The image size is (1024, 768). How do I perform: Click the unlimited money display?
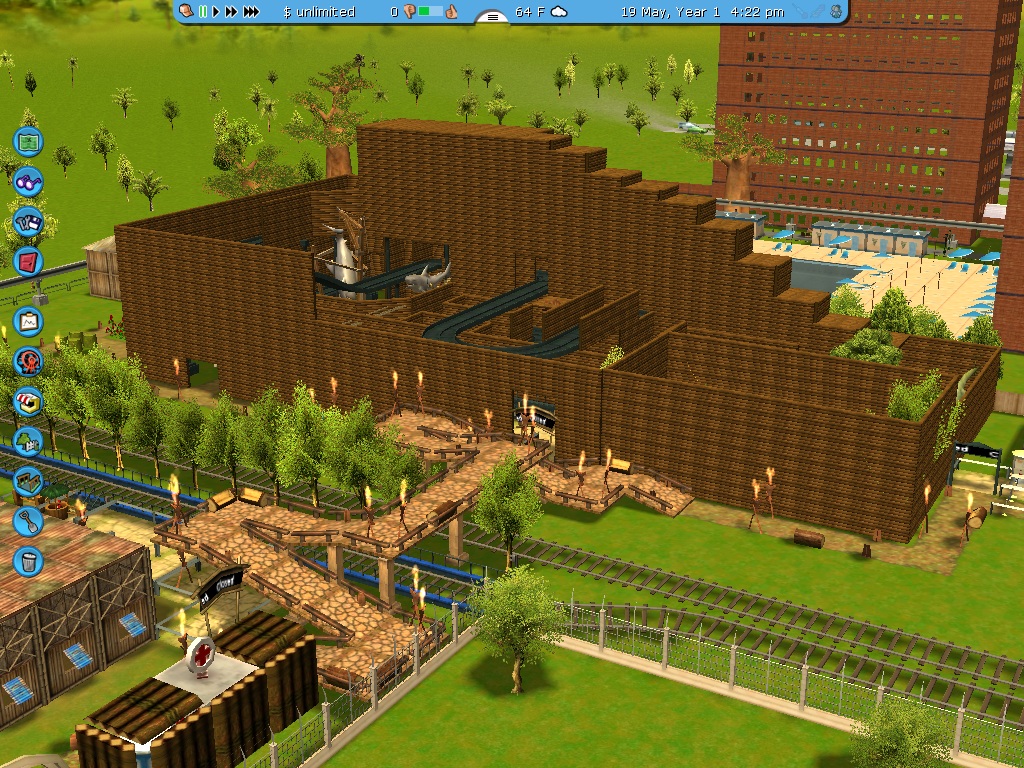[x=319, y=12]
